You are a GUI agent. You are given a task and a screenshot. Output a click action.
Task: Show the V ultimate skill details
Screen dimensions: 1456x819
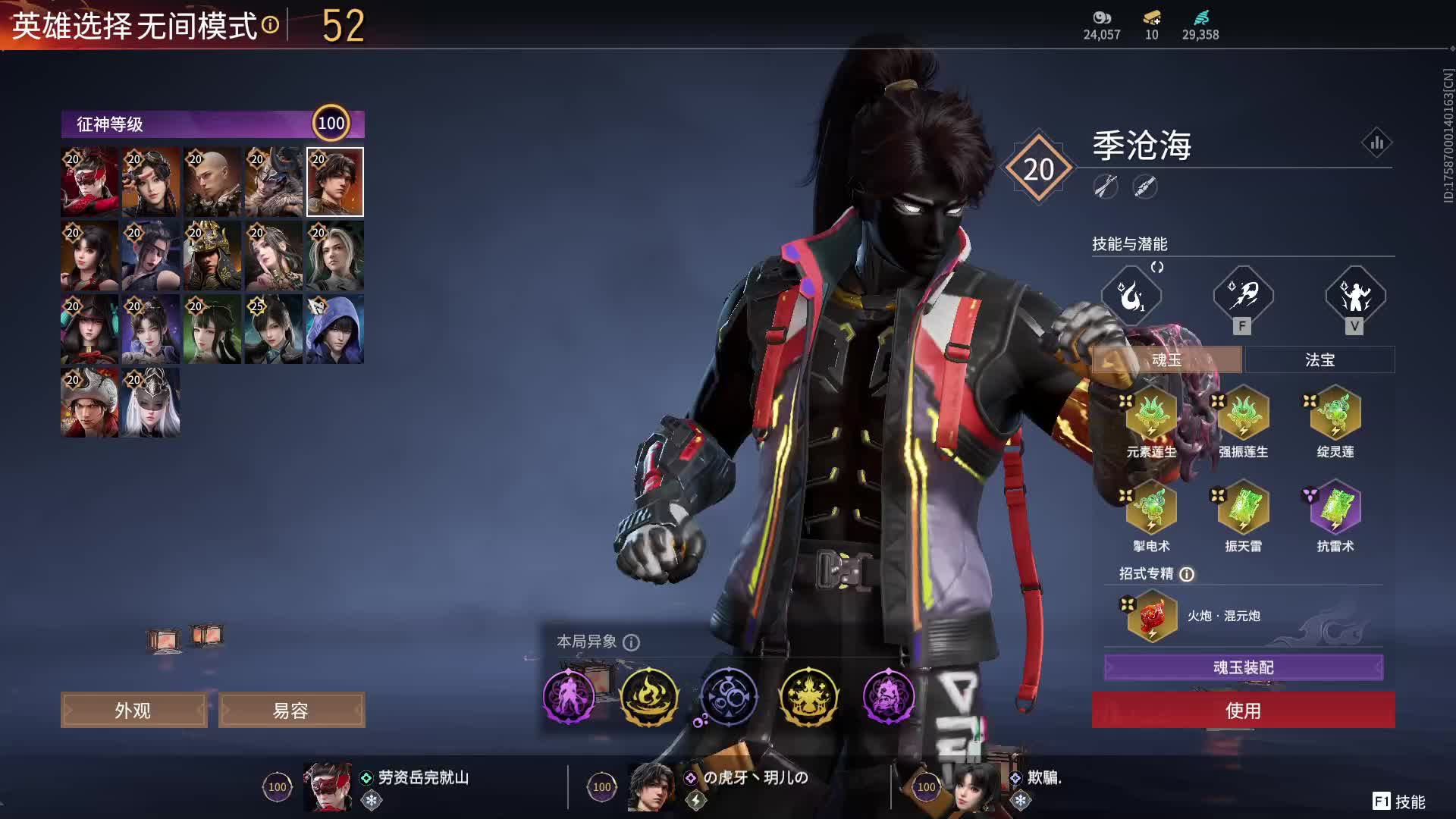click(x=1354, y=295)
